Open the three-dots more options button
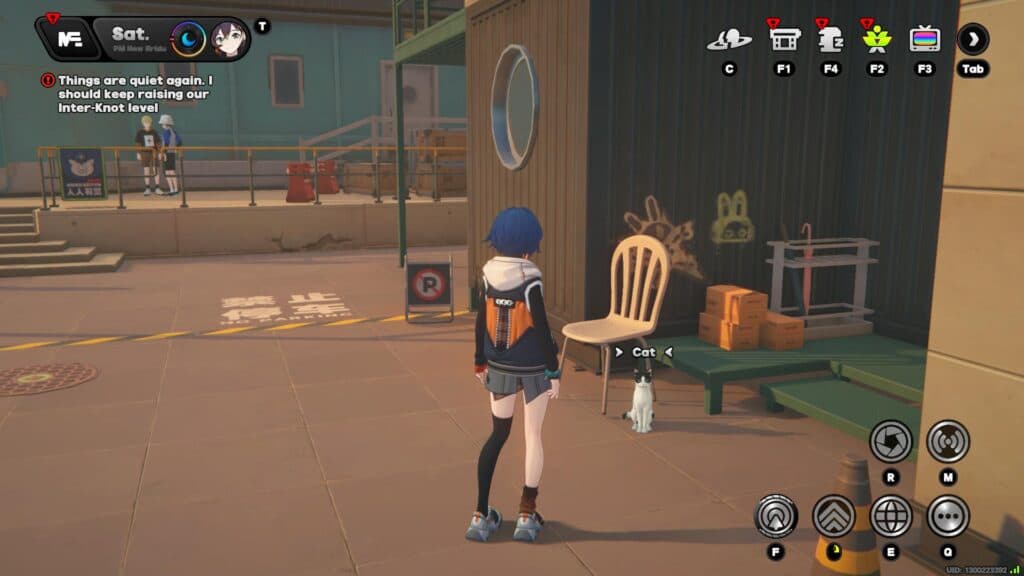The image size is (1024, 576). point(947,515)
